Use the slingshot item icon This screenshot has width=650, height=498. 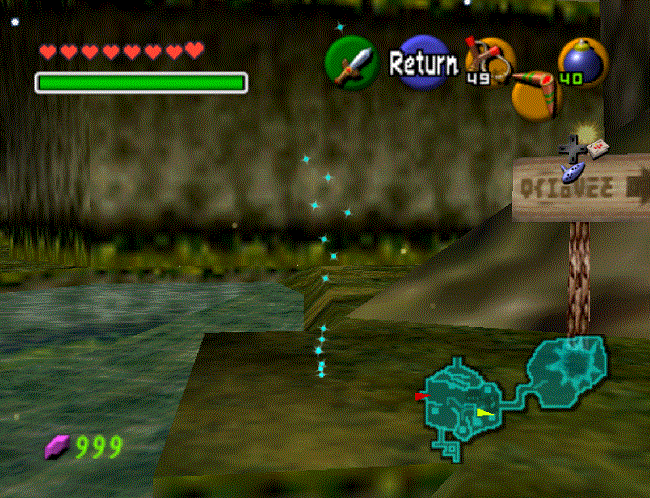point(490,62)
